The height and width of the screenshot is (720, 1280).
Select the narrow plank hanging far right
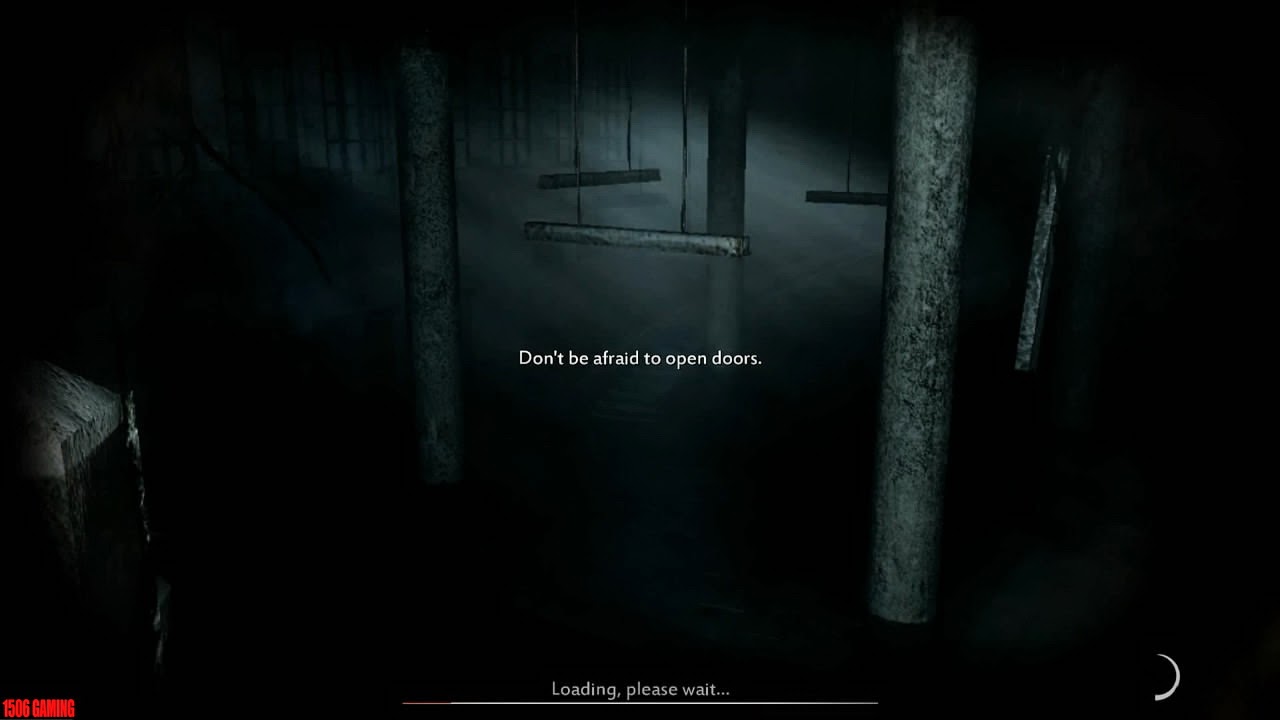point(1040,260)
